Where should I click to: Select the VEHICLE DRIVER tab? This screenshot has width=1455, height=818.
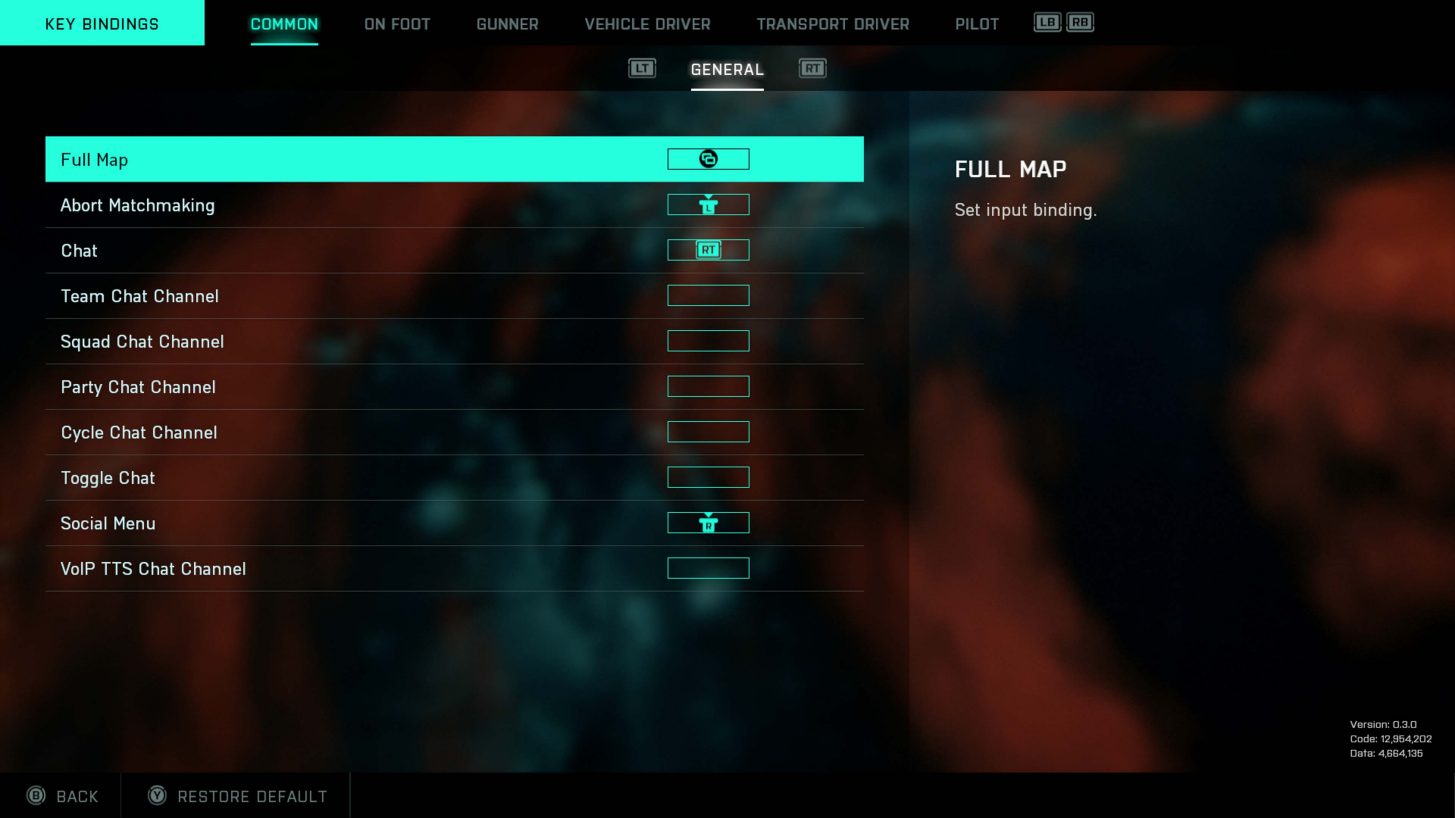[x=647, y=23]
